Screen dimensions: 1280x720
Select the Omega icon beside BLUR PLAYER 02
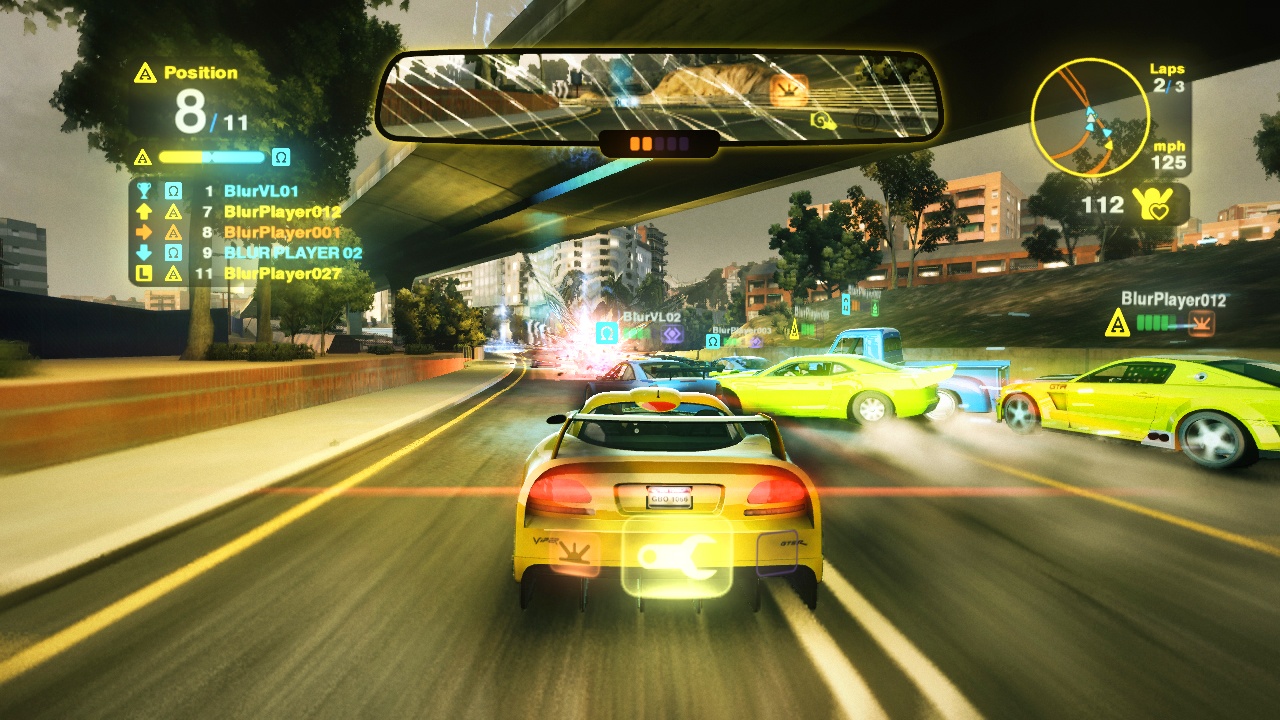point(173,253)
